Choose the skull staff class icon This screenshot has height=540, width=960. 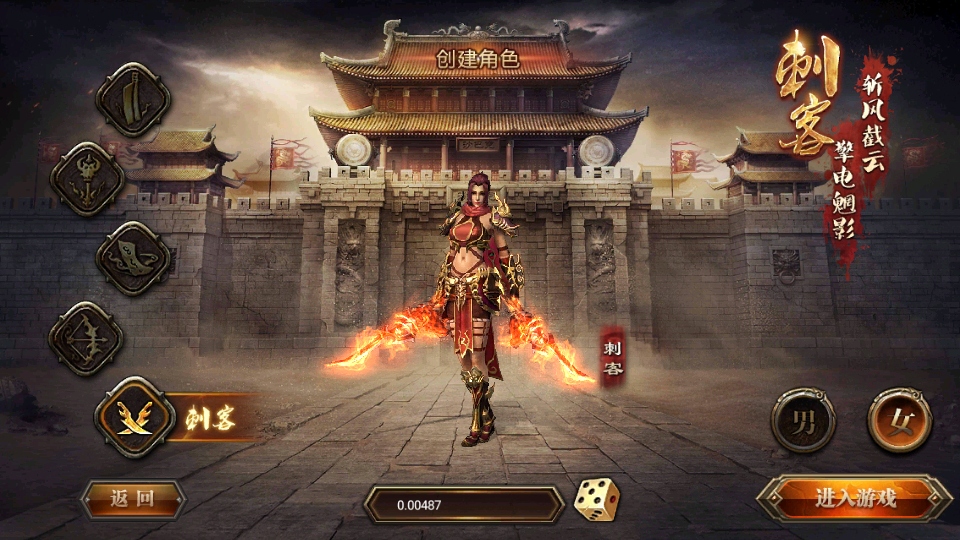pyautogui.click(x=88, y=178)
